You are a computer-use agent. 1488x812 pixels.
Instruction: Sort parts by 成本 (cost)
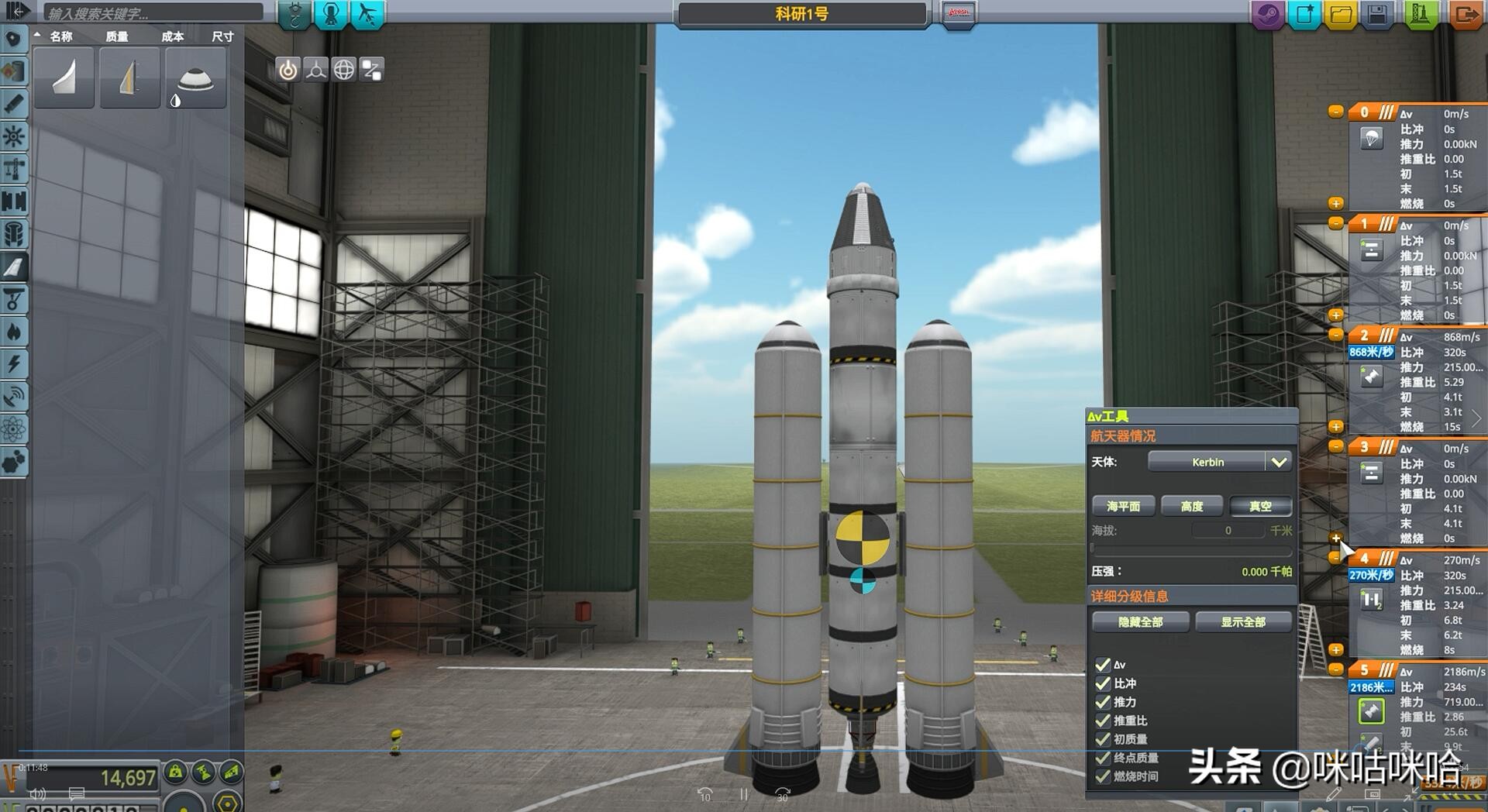[x=172, y=36]
